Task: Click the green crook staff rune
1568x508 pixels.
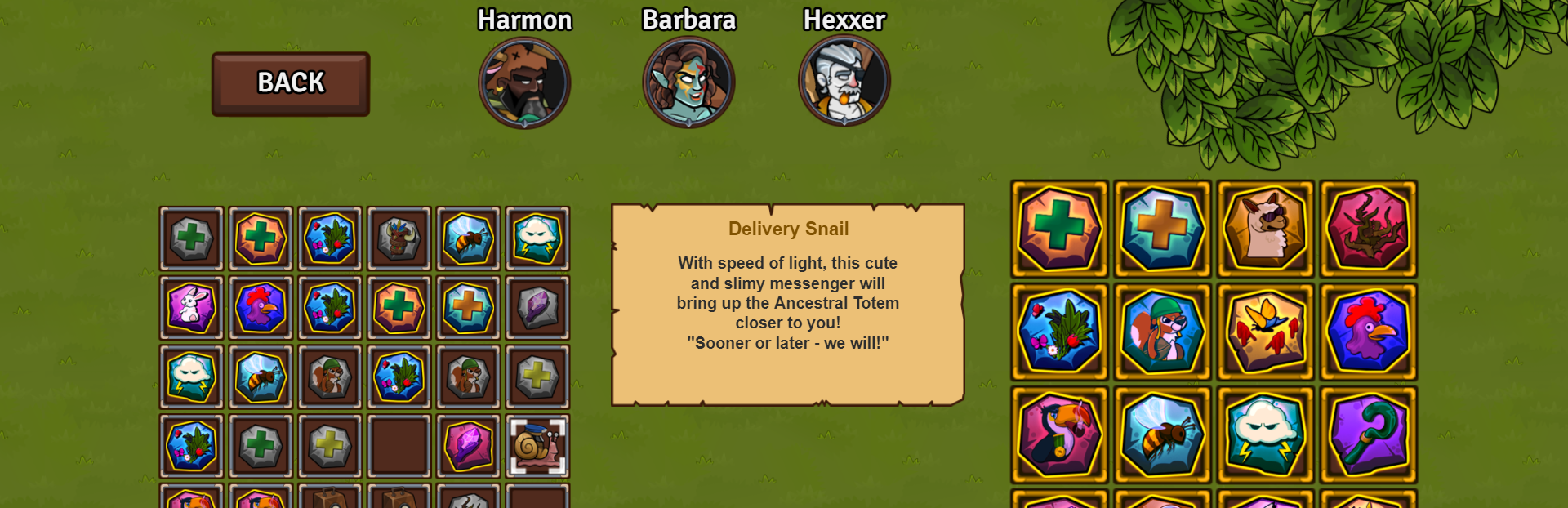Action: pos(1368,434)
